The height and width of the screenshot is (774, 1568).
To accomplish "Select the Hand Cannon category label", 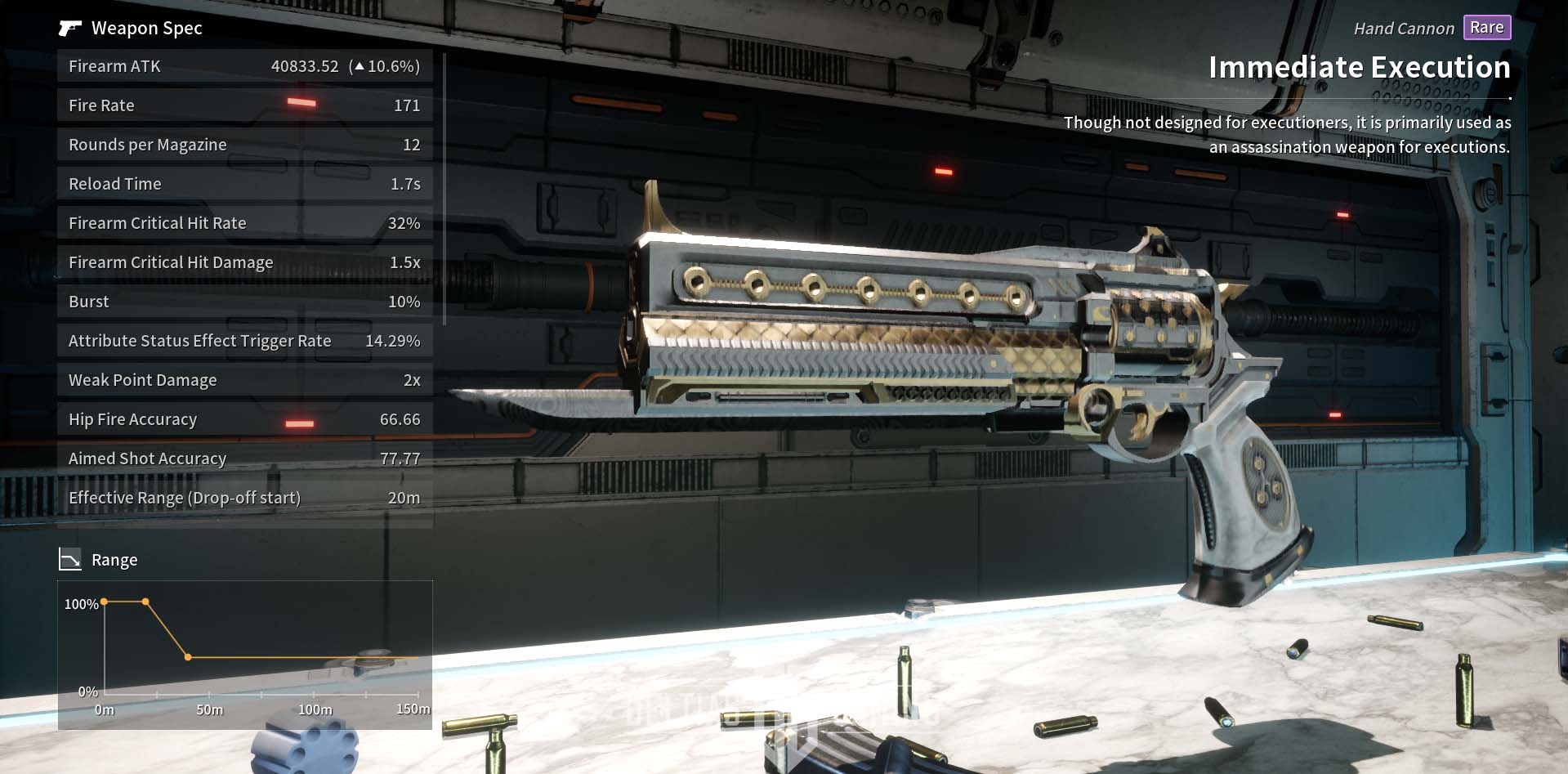I will pyautogui.click(x=1402, y=27).
